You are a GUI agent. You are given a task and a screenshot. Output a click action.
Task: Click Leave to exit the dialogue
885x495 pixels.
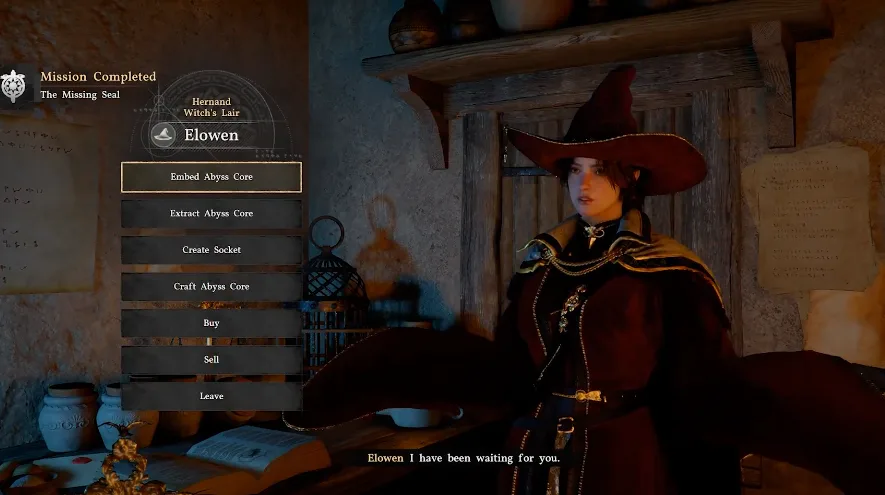tap(211, 396)
